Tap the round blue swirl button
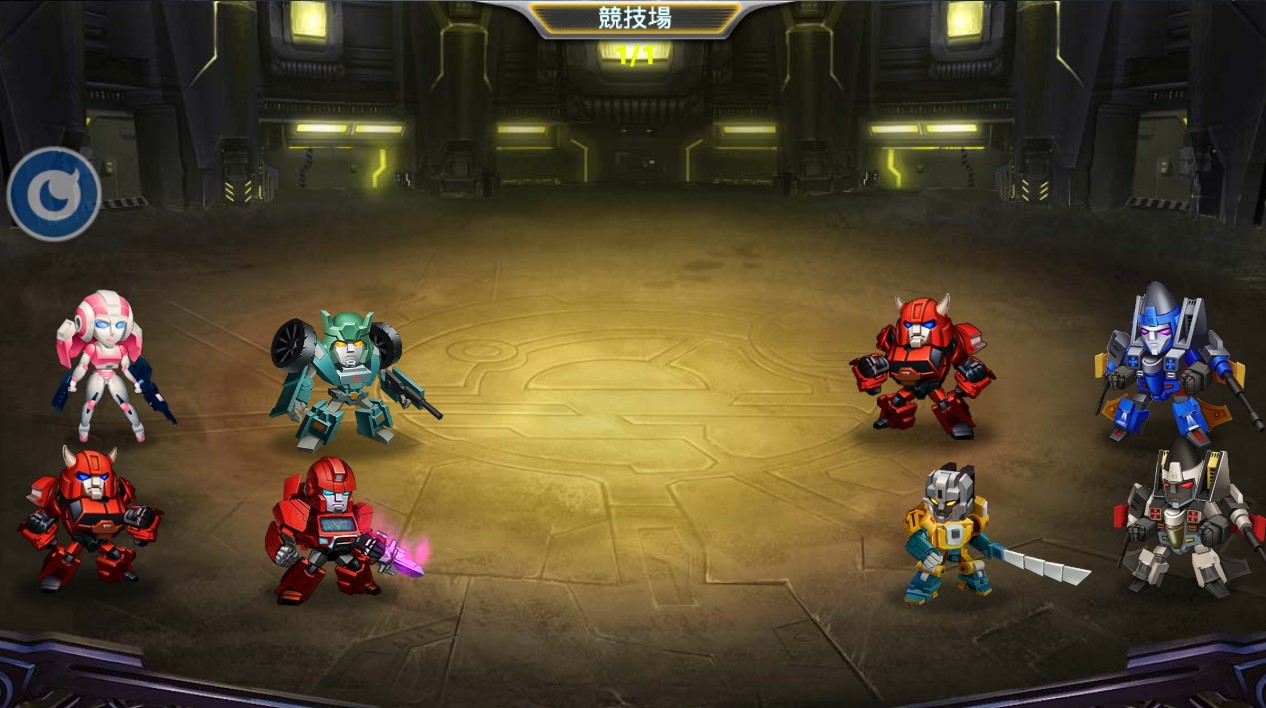The image size is (1266, 708). [54, 194]
